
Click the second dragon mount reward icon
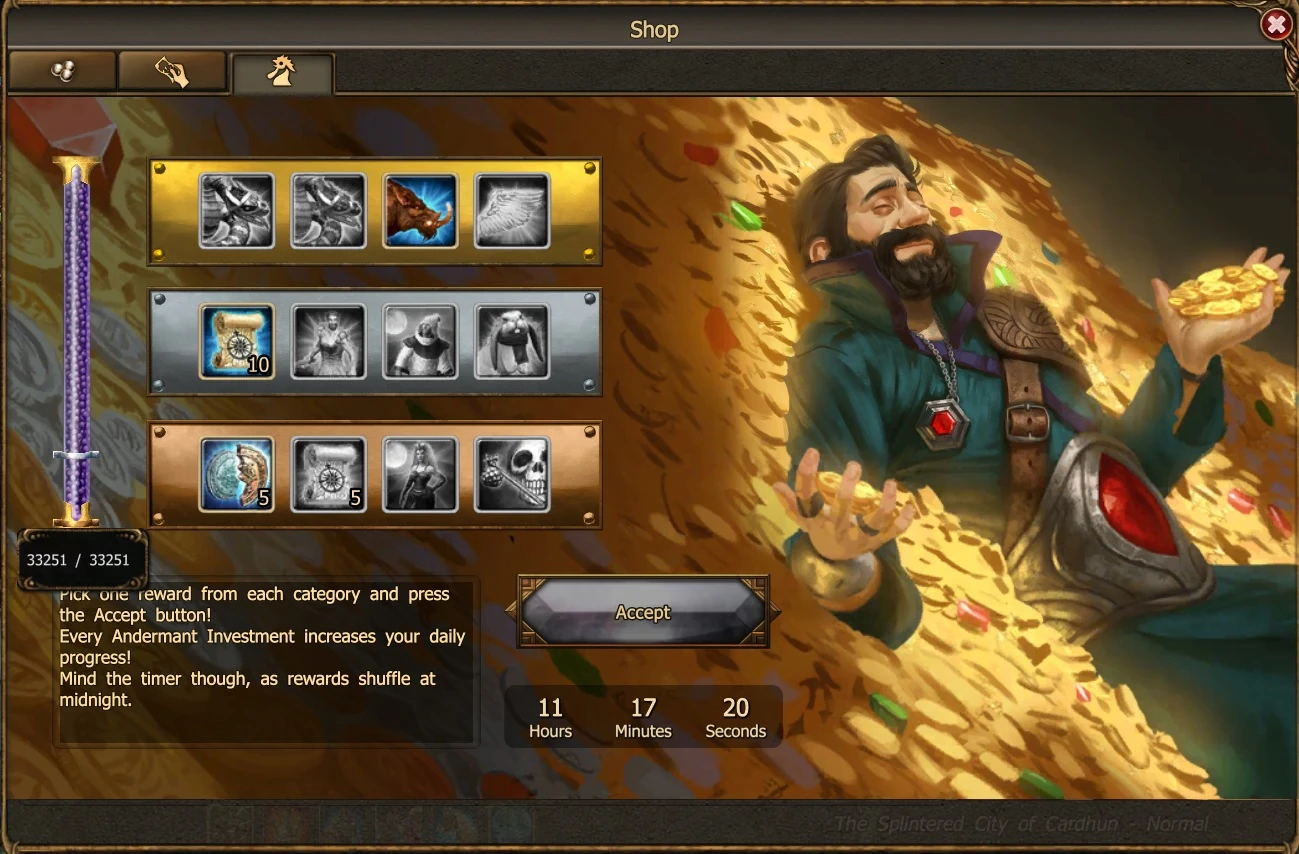[x=328, y=211]
